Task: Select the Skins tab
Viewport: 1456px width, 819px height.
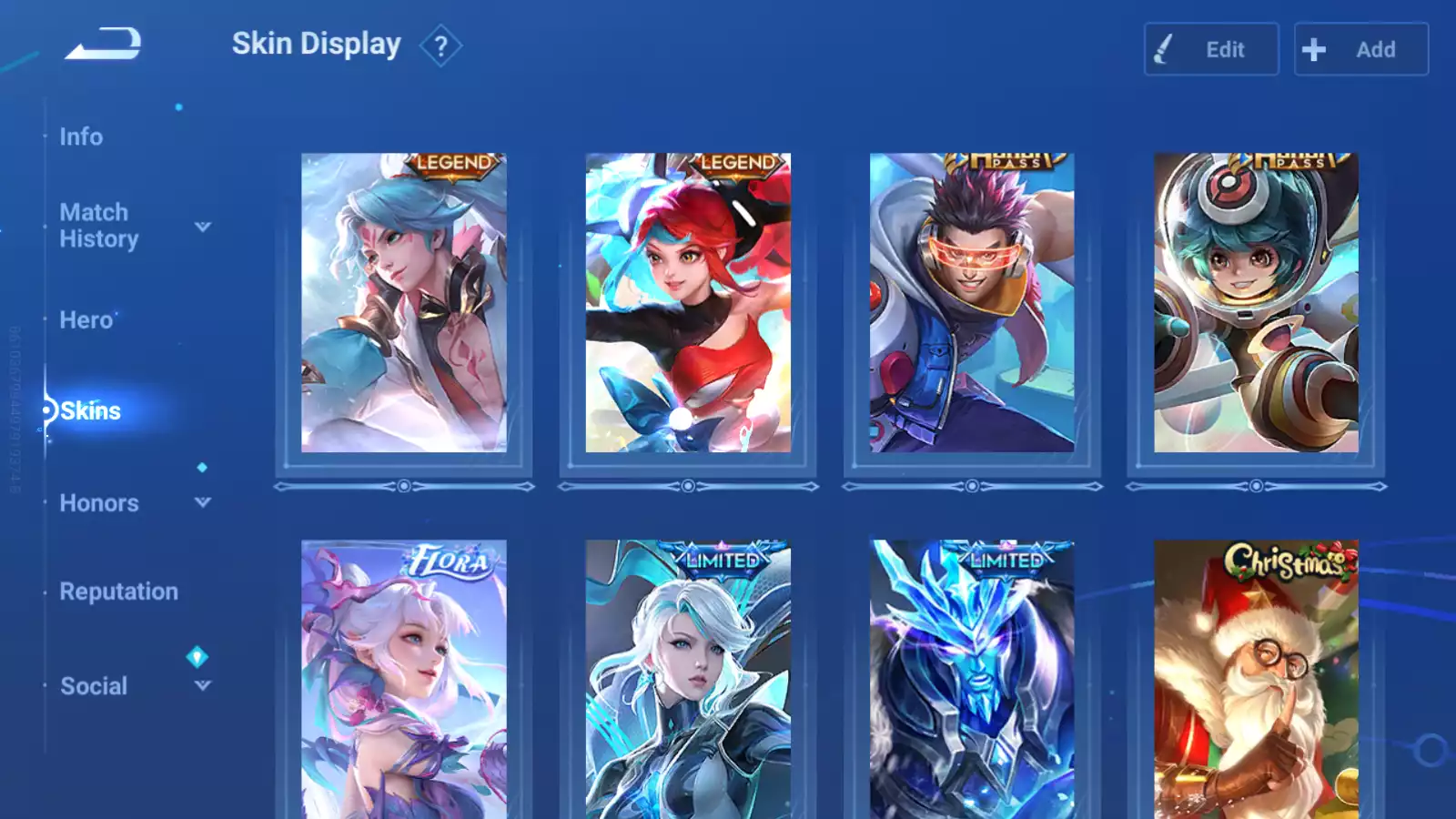Action: click(90, 411)
